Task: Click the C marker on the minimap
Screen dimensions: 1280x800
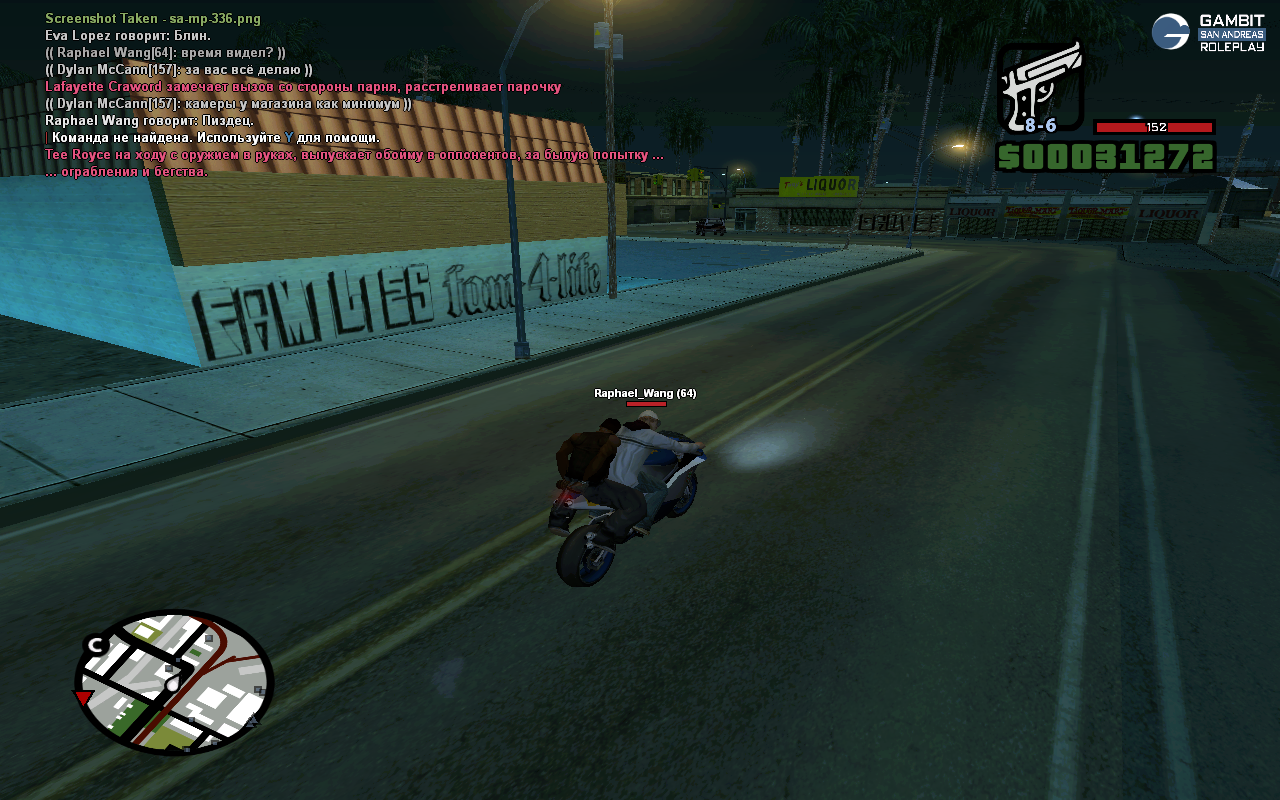Action: click(96, 645)
